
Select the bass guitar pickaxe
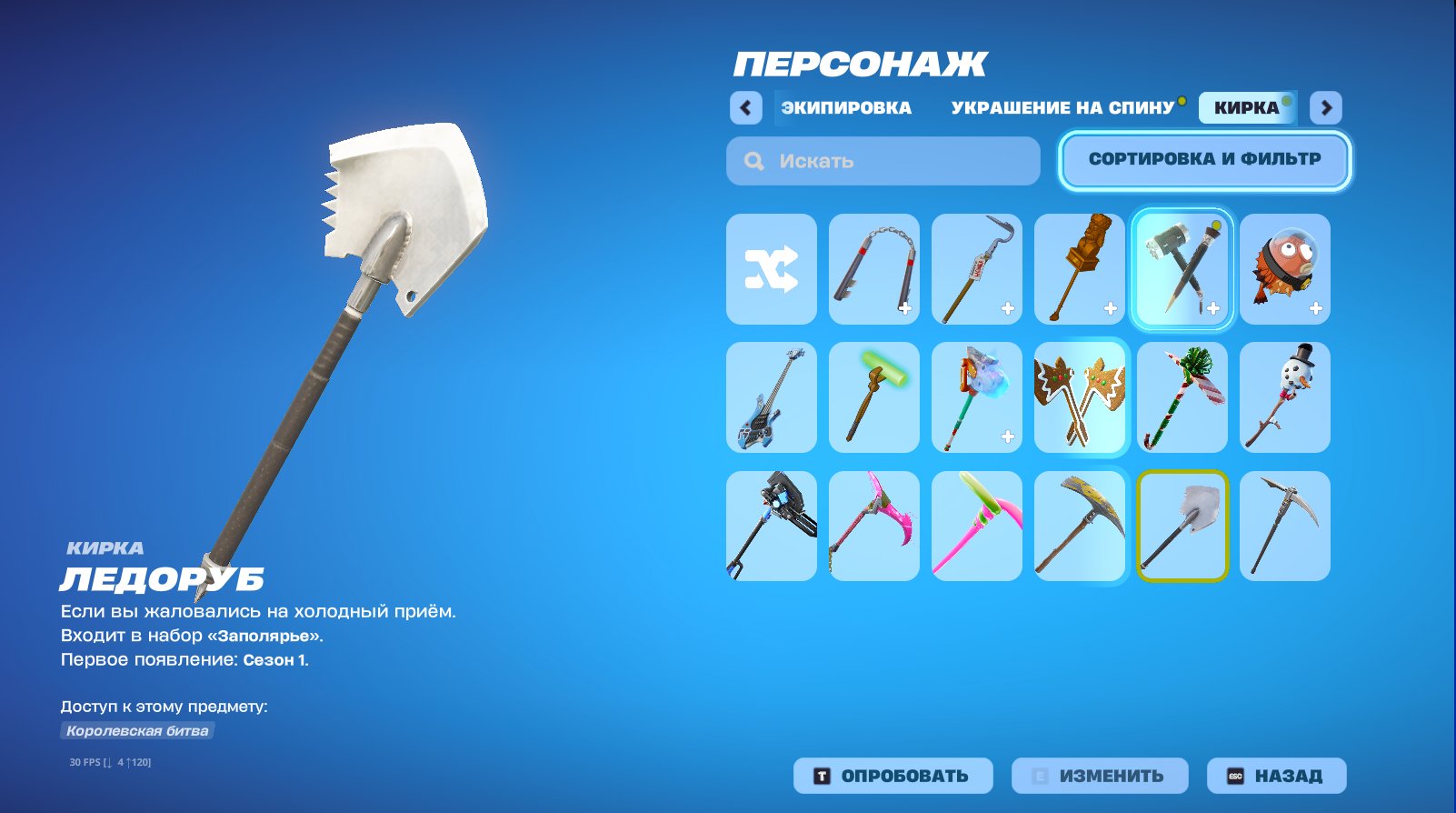(x=771, y=397)
